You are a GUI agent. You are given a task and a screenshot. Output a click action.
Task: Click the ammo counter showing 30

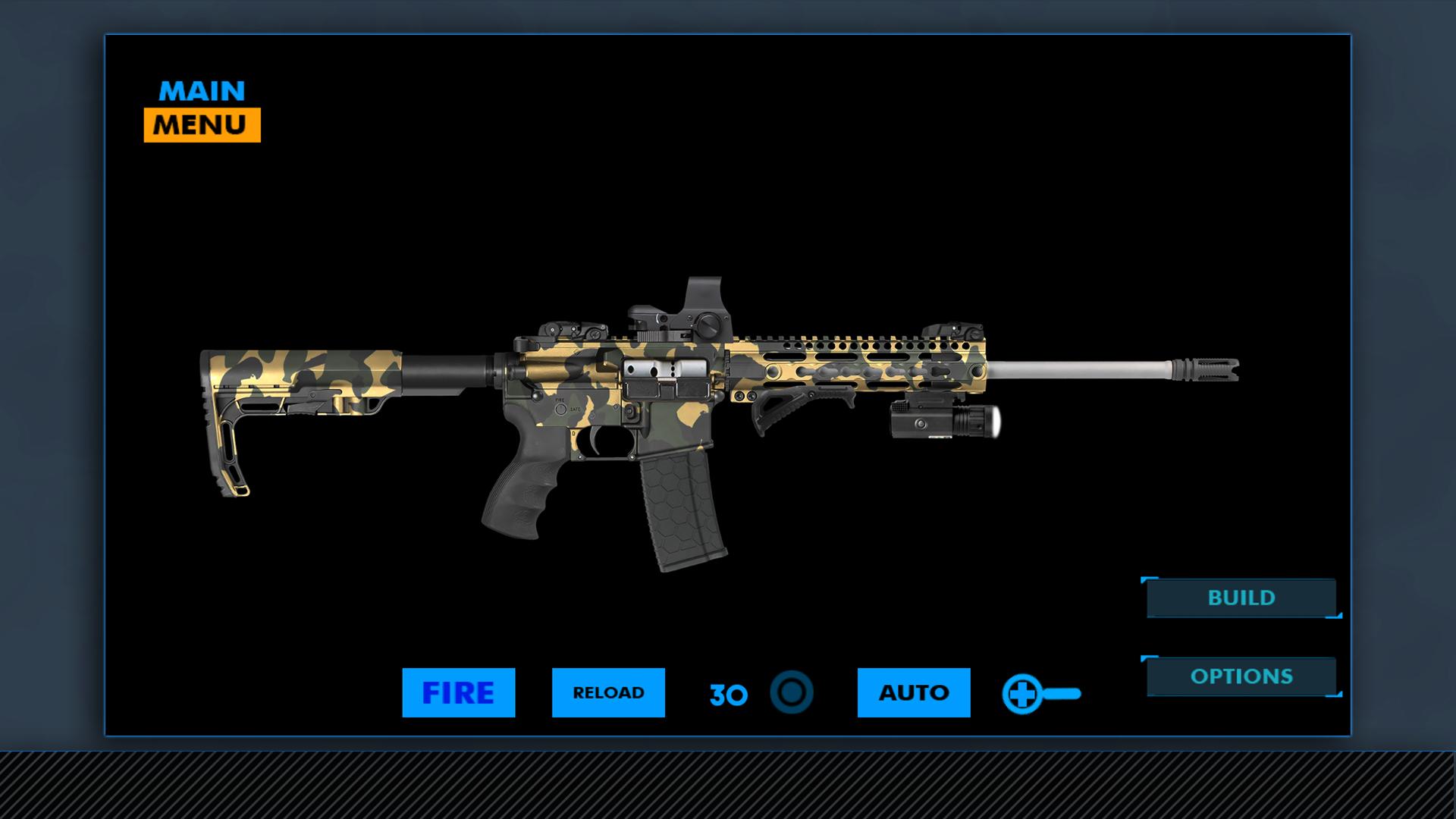(726, 692)
